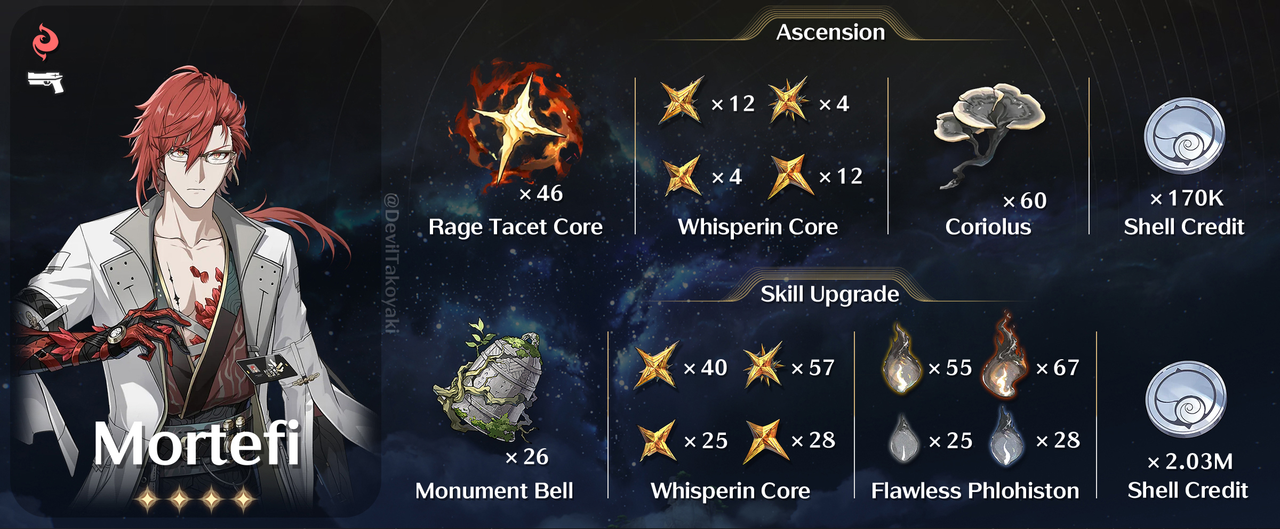Pick the Phlogiston icon marked ×55
The height and width of the screenshot is (529, 1280).
coord(902,368)
